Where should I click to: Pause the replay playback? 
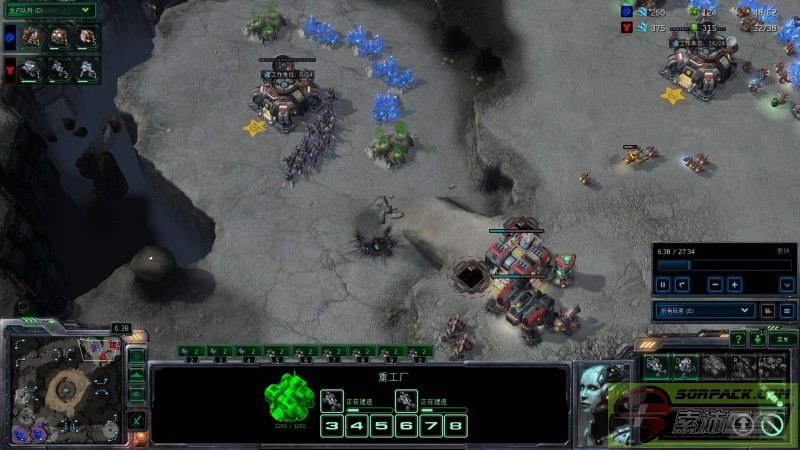[x=662, y=284]
